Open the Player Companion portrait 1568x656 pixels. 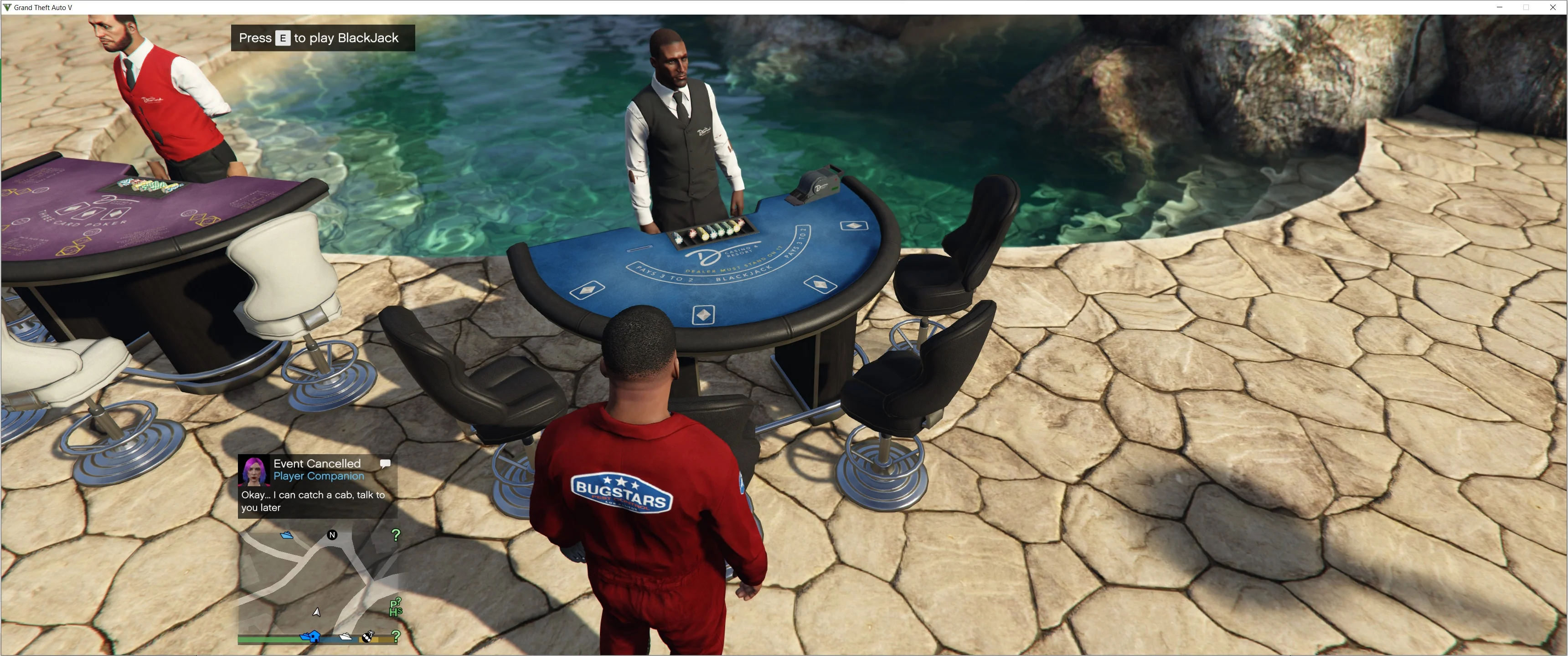point(254,471)
